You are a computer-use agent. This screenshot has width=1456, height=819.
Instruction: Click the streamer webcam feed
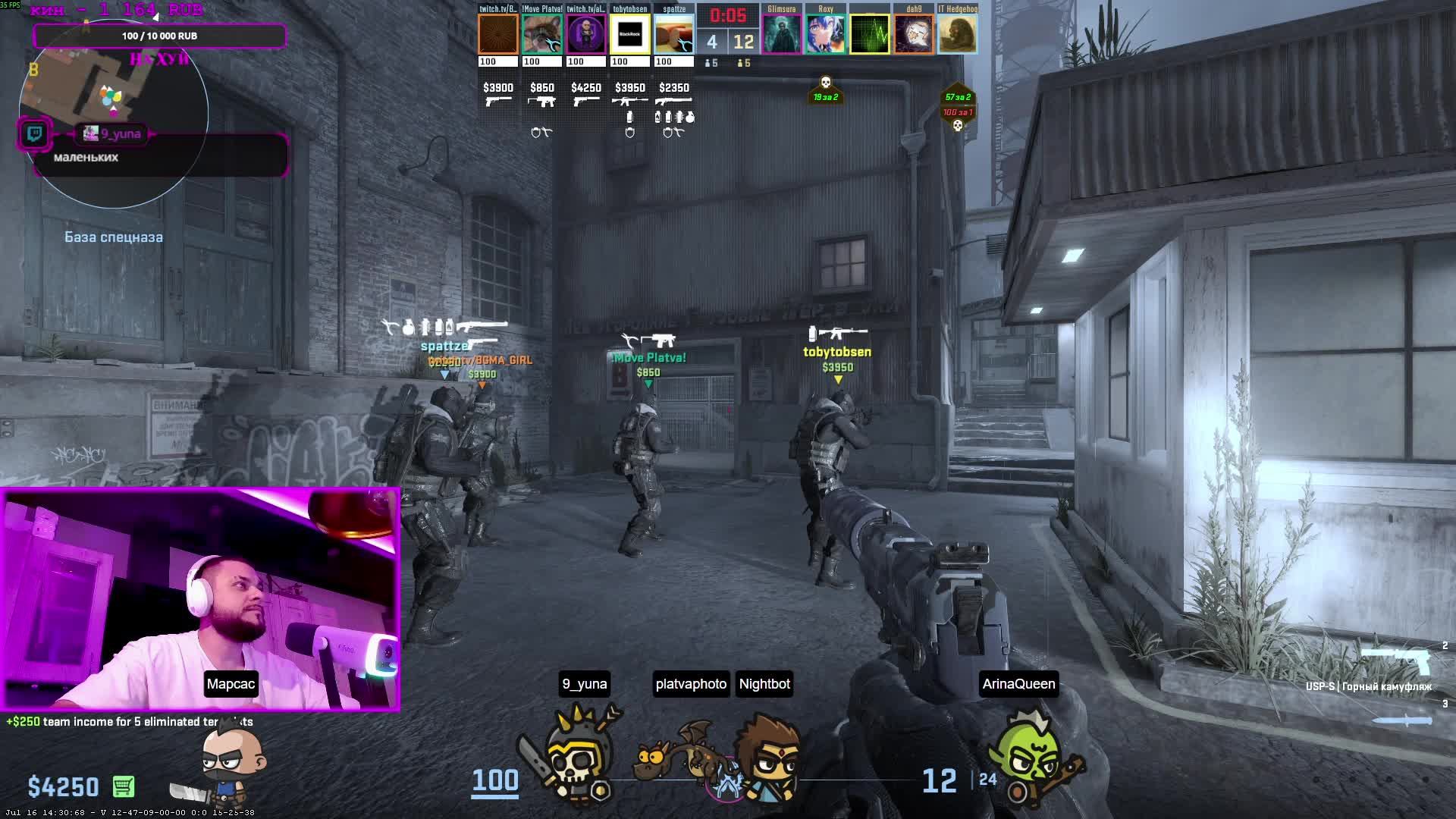200,599
